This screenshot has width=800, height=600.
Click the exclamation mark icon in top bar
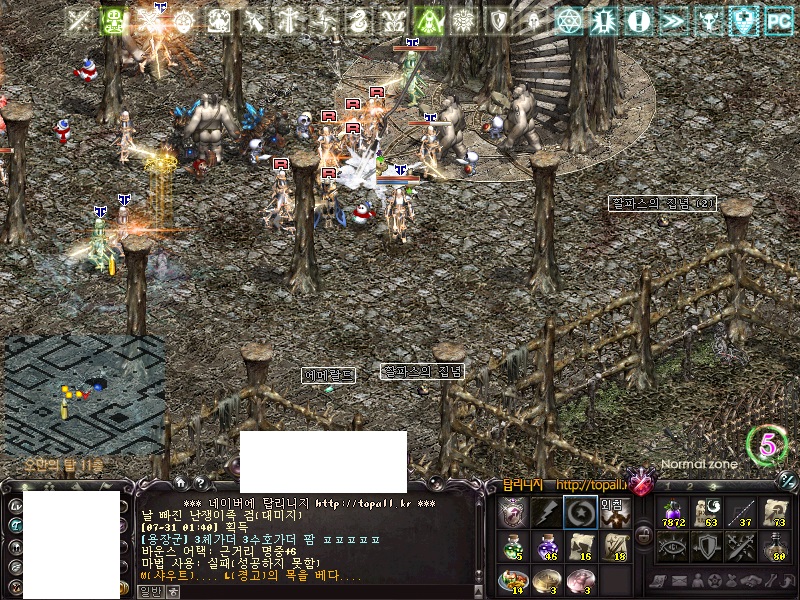[640, 20]
